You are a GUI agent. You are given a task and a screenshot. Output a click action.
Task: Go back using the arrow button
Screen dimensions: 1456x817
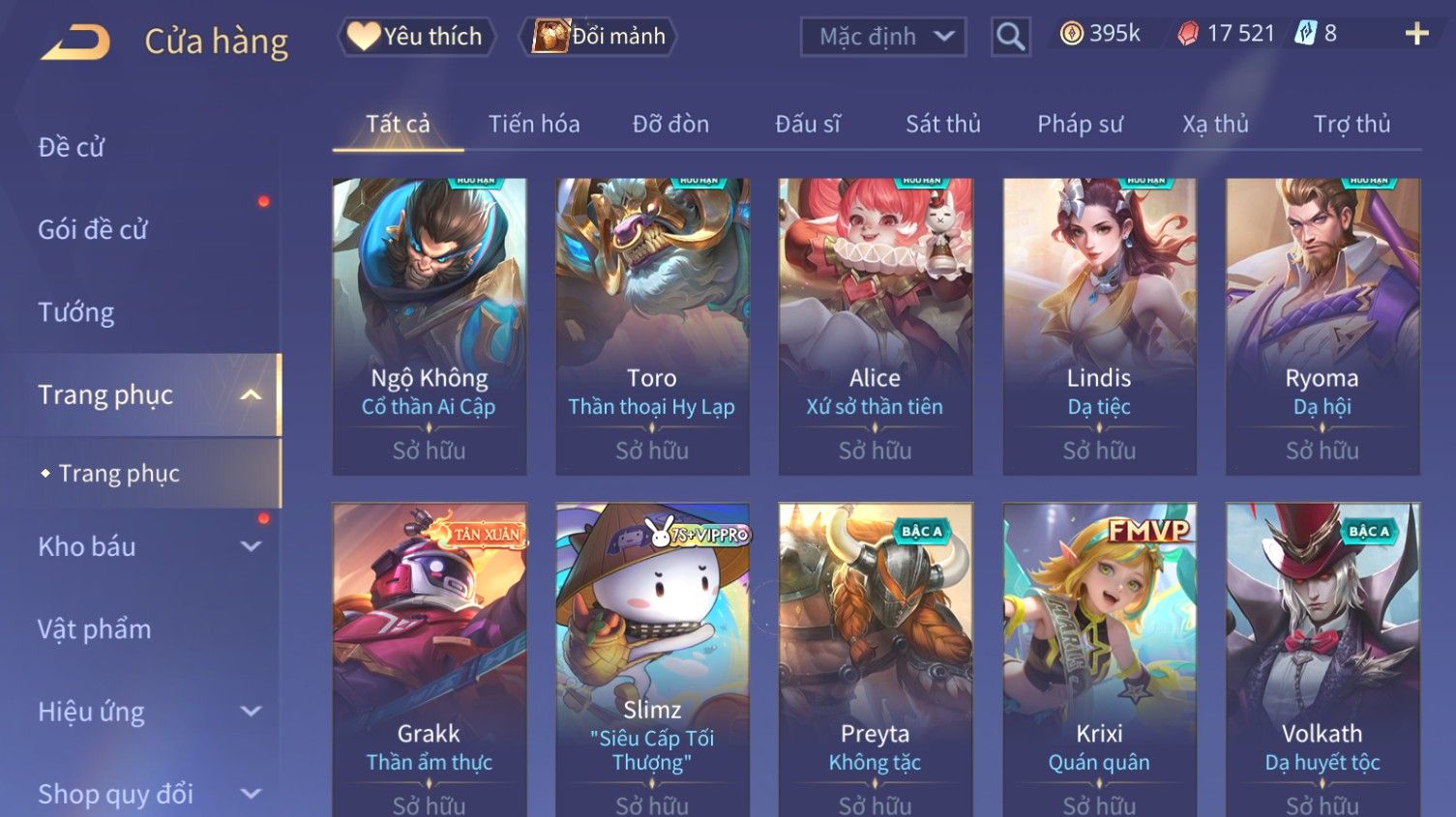(75, 42)
